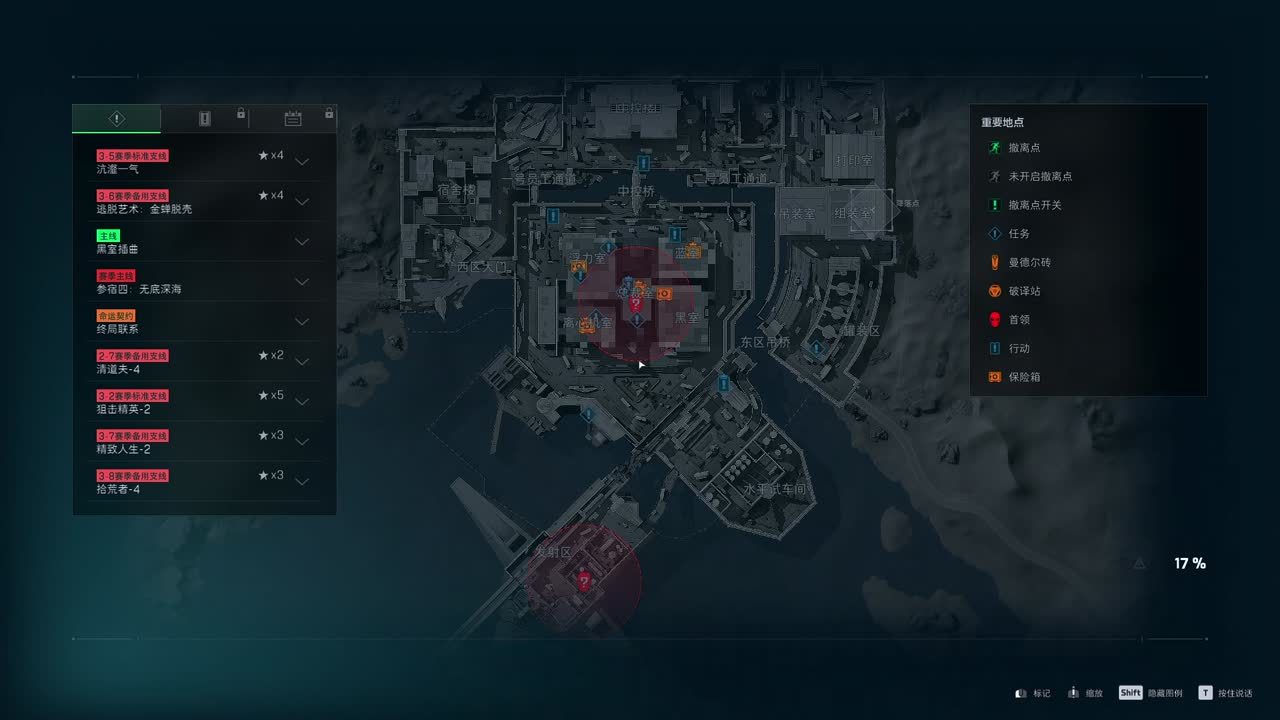Click the 曼德尔砖 legend entry
This screenshot has width=1280, height=720.
tap(1029, 262)
